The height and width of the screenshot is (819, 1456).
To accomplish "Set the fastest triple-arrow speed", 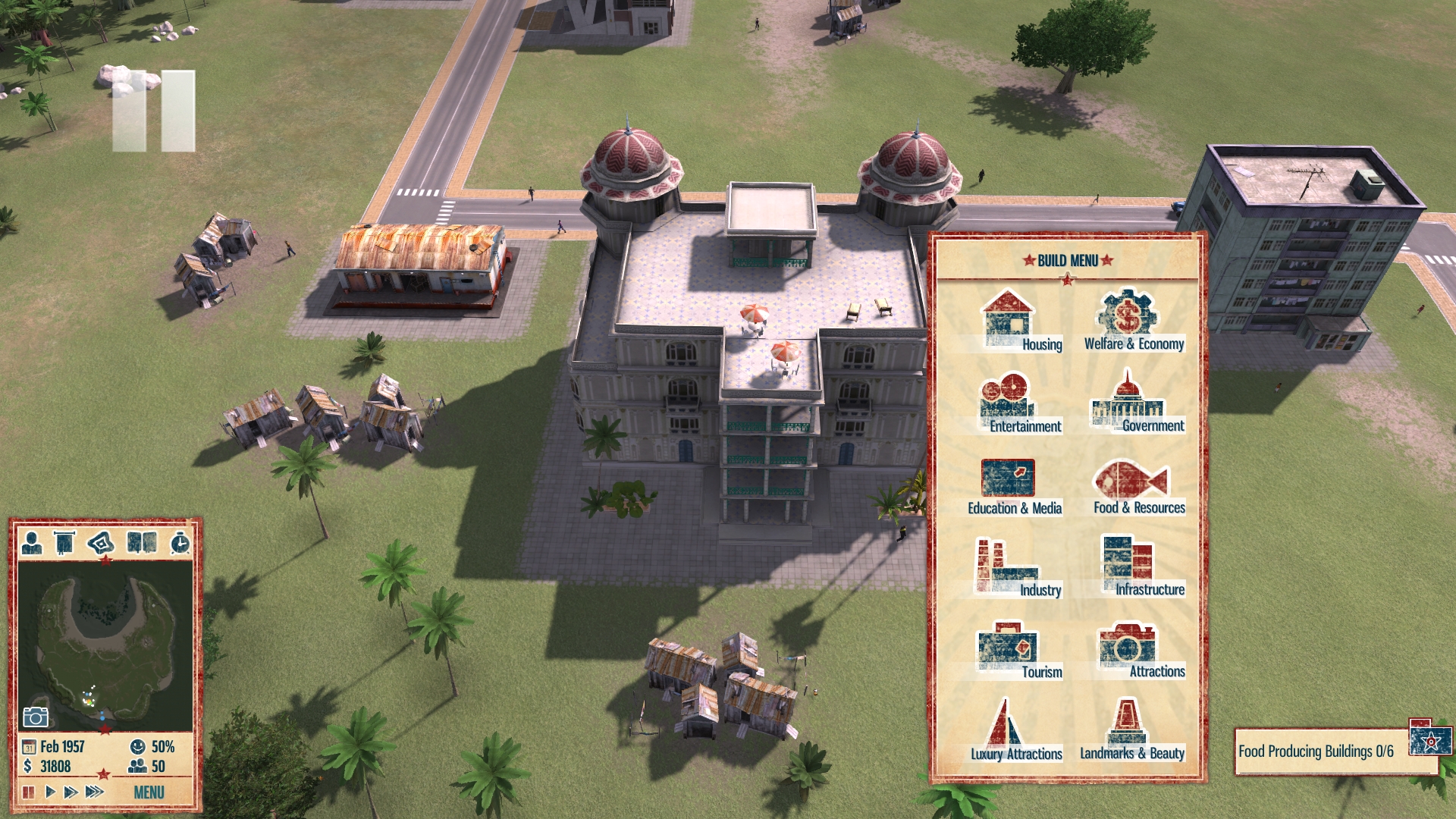I will coord(94,792).
